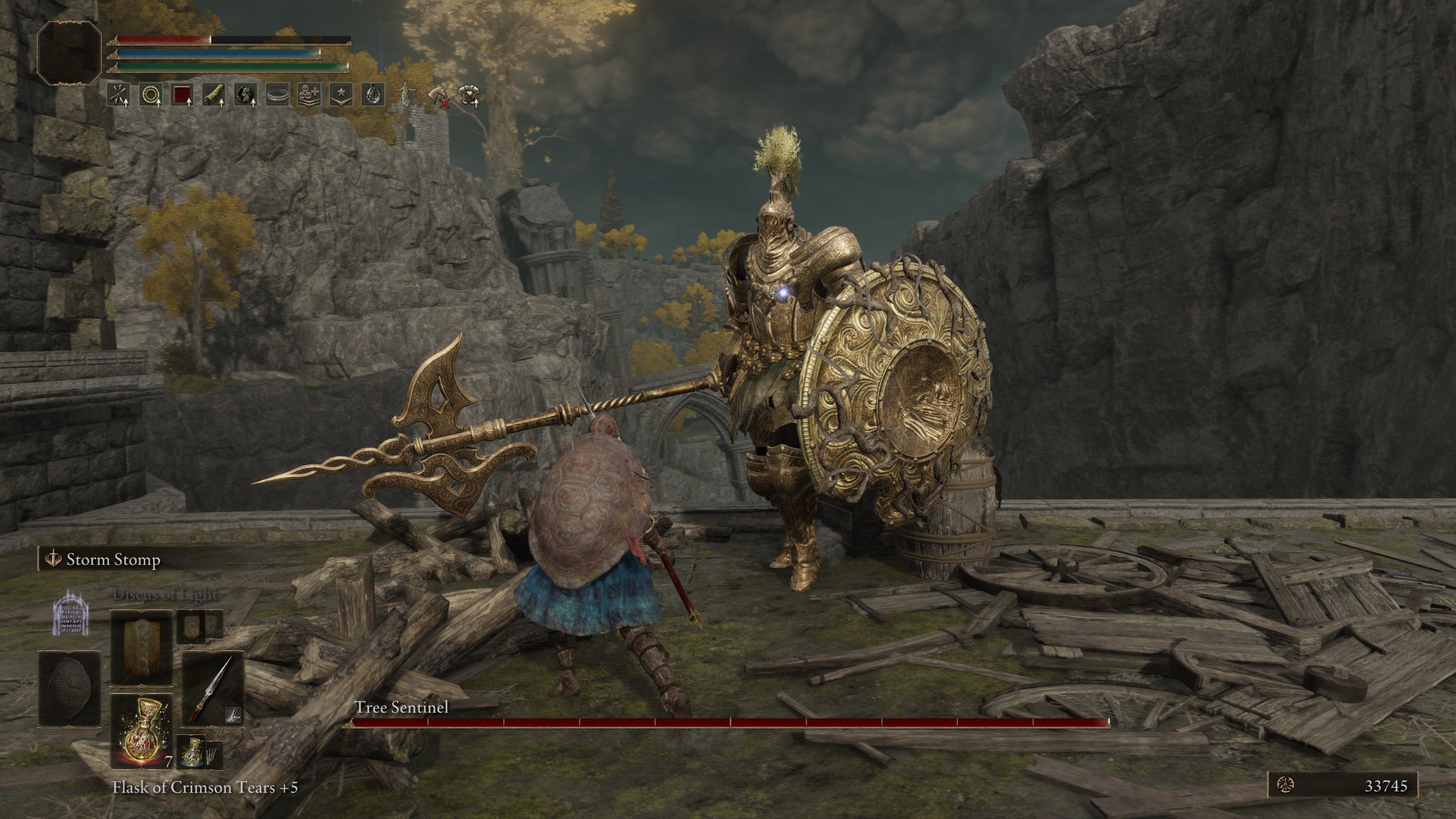The image size is (1456, 819).
Task: Click the Storm Stomp skill emblem
Action: (x=53, y=559)
